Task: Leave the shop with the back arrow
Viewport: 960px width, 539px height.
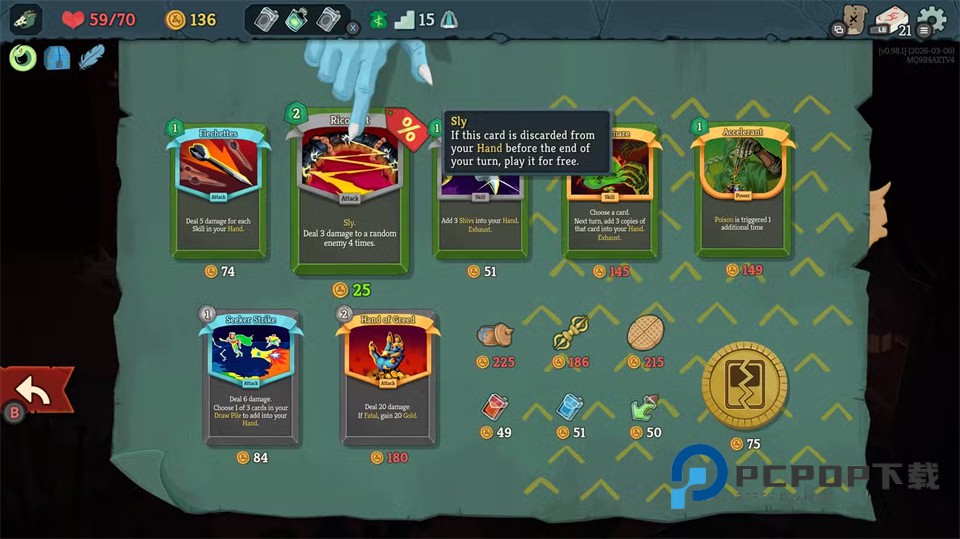Action: click(x=36, y=393)
